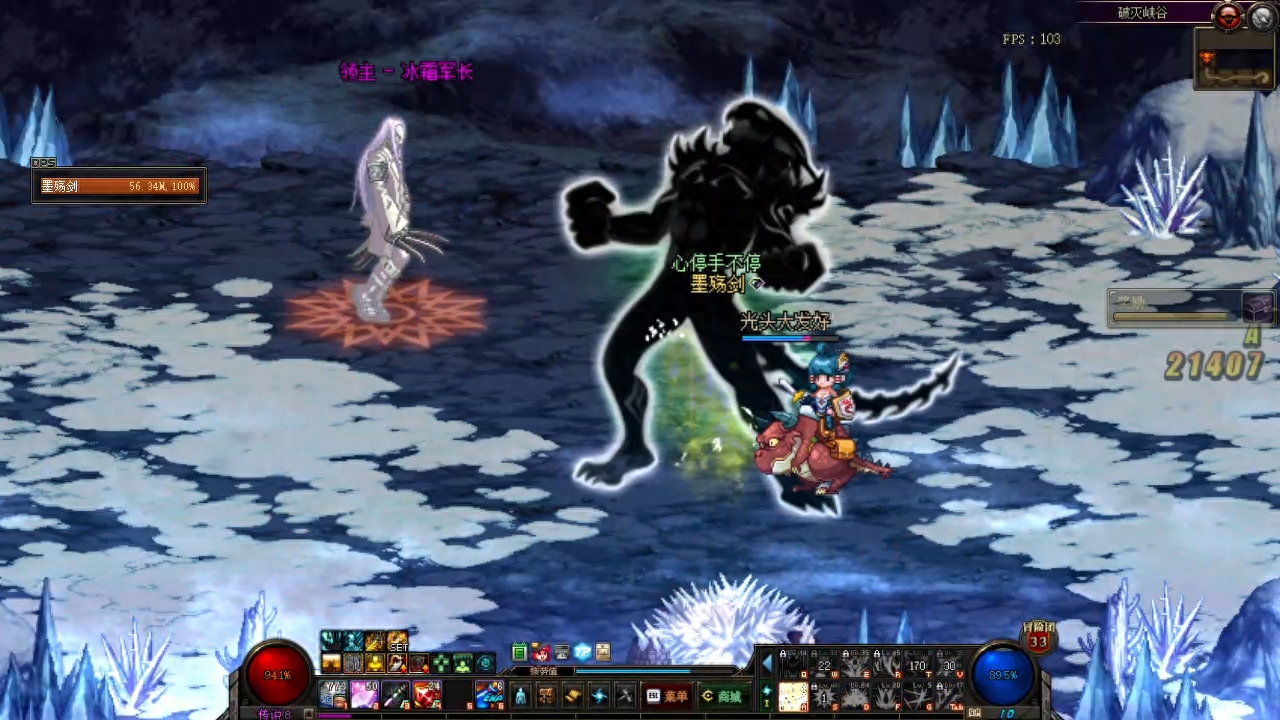Open the green calendar icon
The height and width of the screenshot is (720, 1280).
(x=519, y=652)
